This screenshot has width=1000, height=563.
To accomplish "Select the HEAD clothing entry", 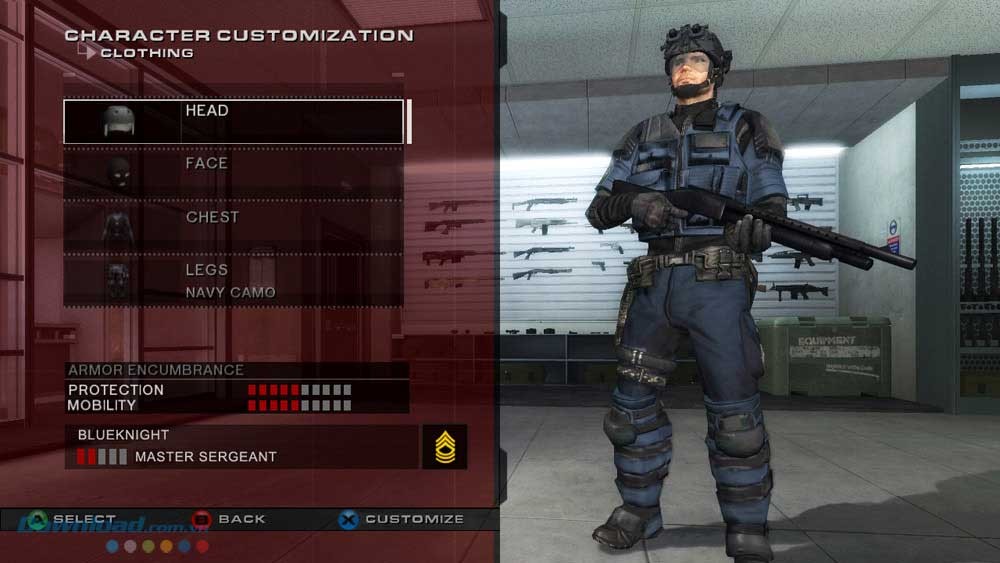I will point(234,121).
